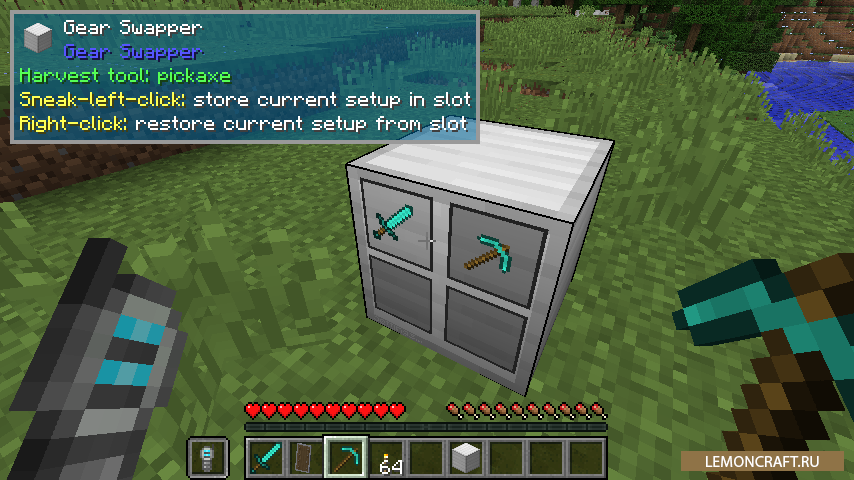Select the hotbar stack of 64
The image size is (854, 480).
tap(386, 457)
